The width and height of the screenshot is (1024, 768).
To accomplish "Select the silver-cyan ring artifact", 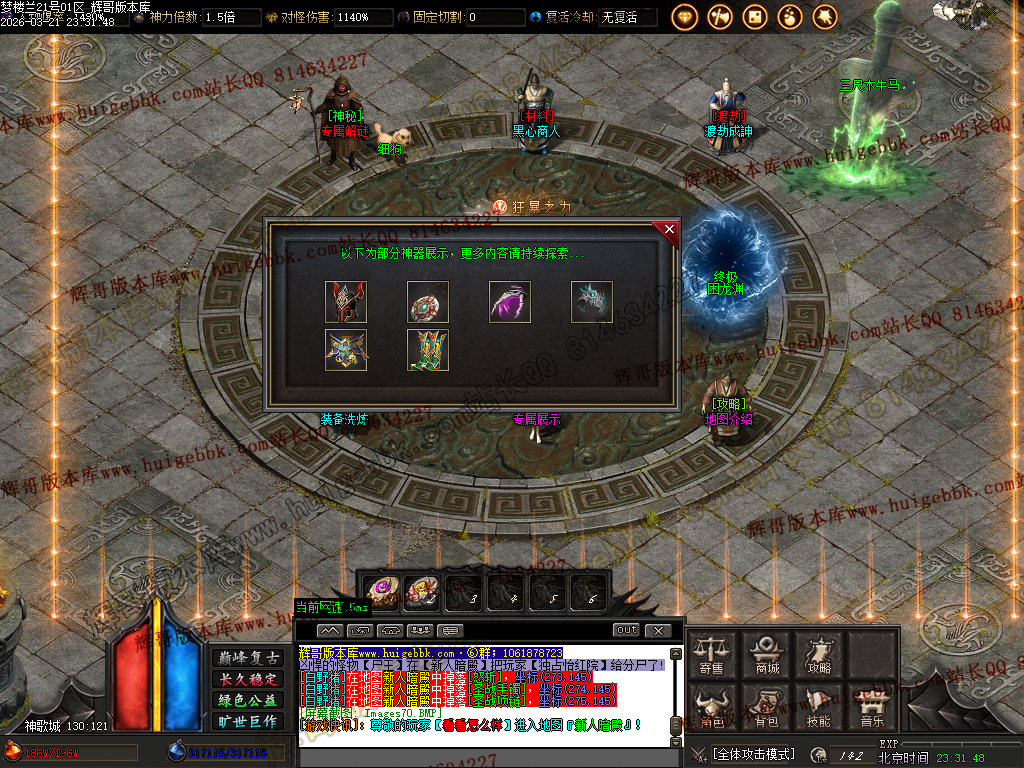I will click(592, 302).
